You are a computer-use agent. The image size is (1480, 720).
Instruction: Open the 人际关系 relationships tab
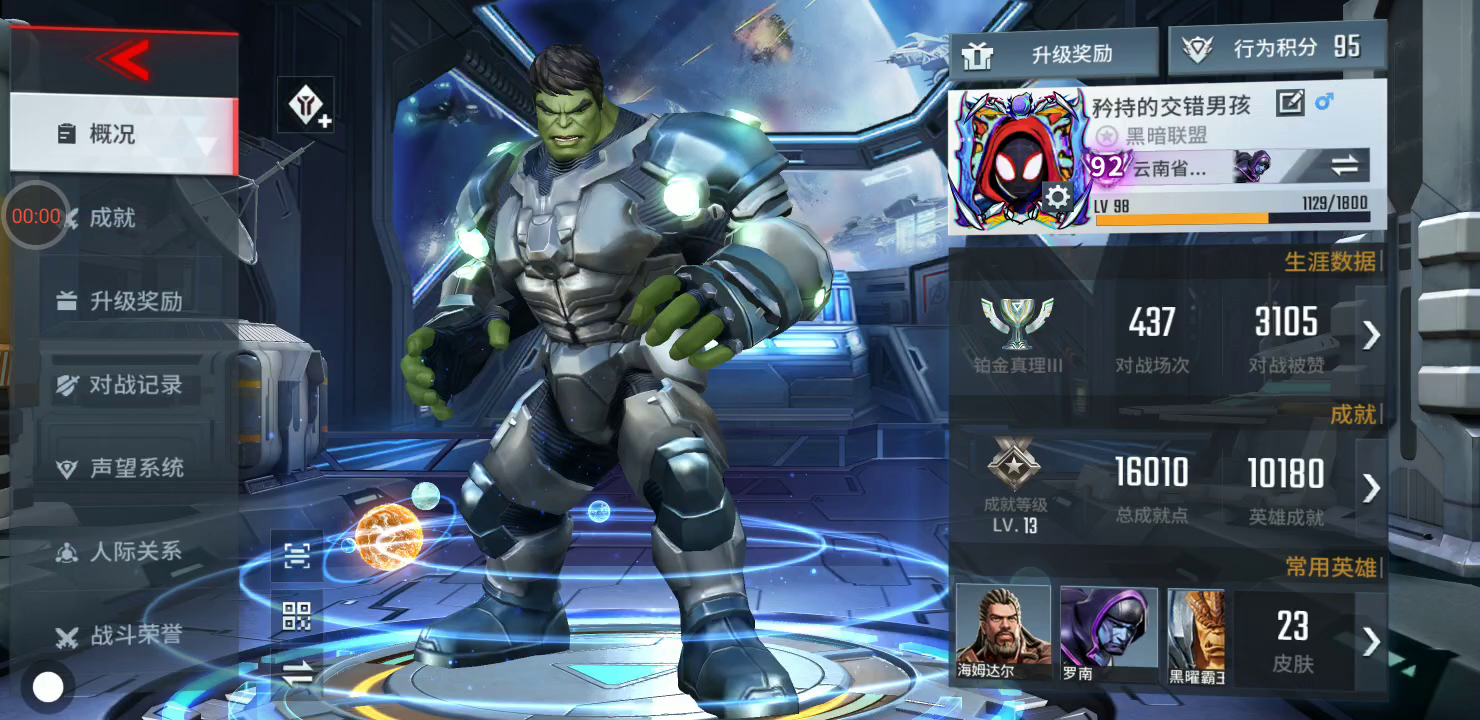(135, 551)
